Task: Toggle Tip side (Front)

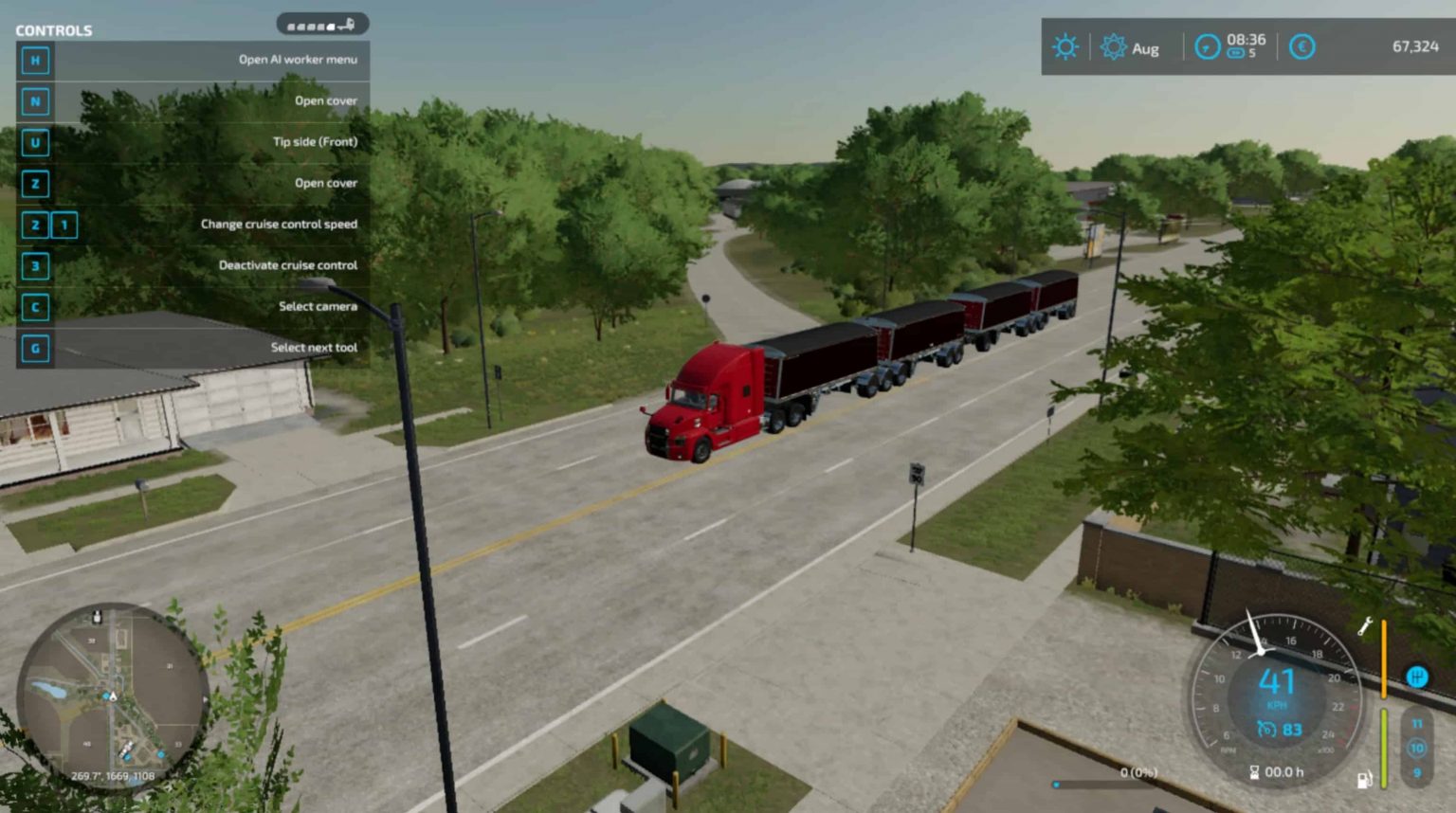Action: click(314, 141)
